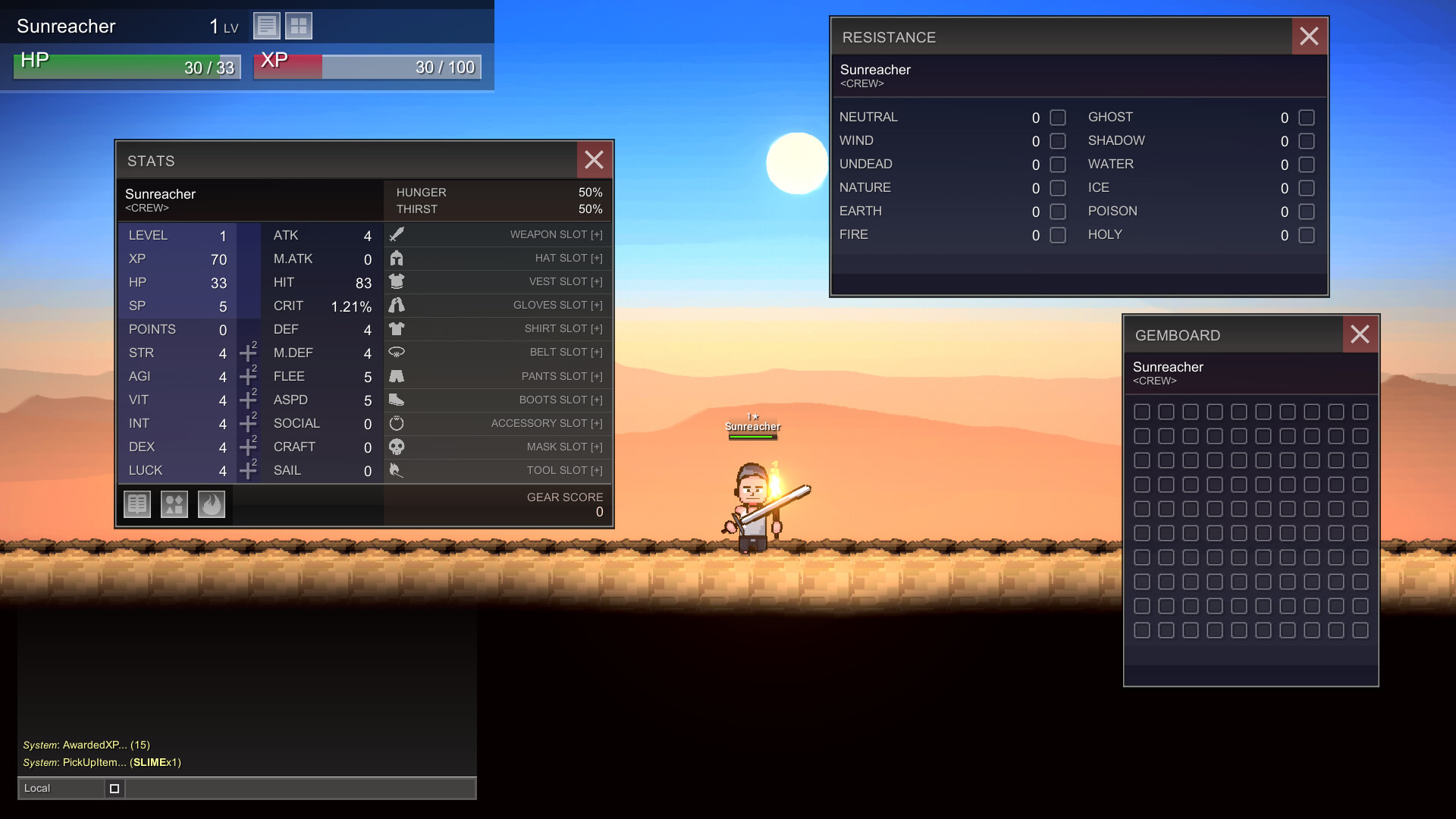Open the hat equipment slot
This screenshot has width=1456, height=819.
point(397,258)
